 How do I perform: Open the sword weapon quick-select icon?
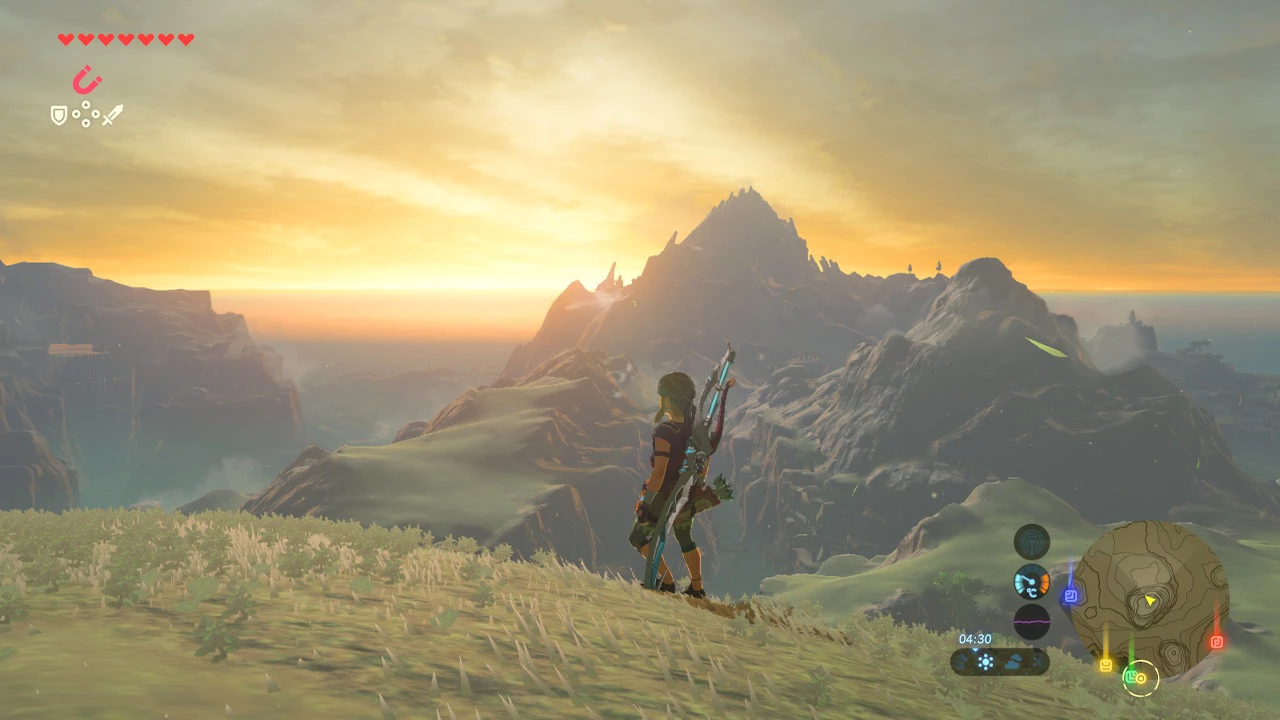(112, 115)
